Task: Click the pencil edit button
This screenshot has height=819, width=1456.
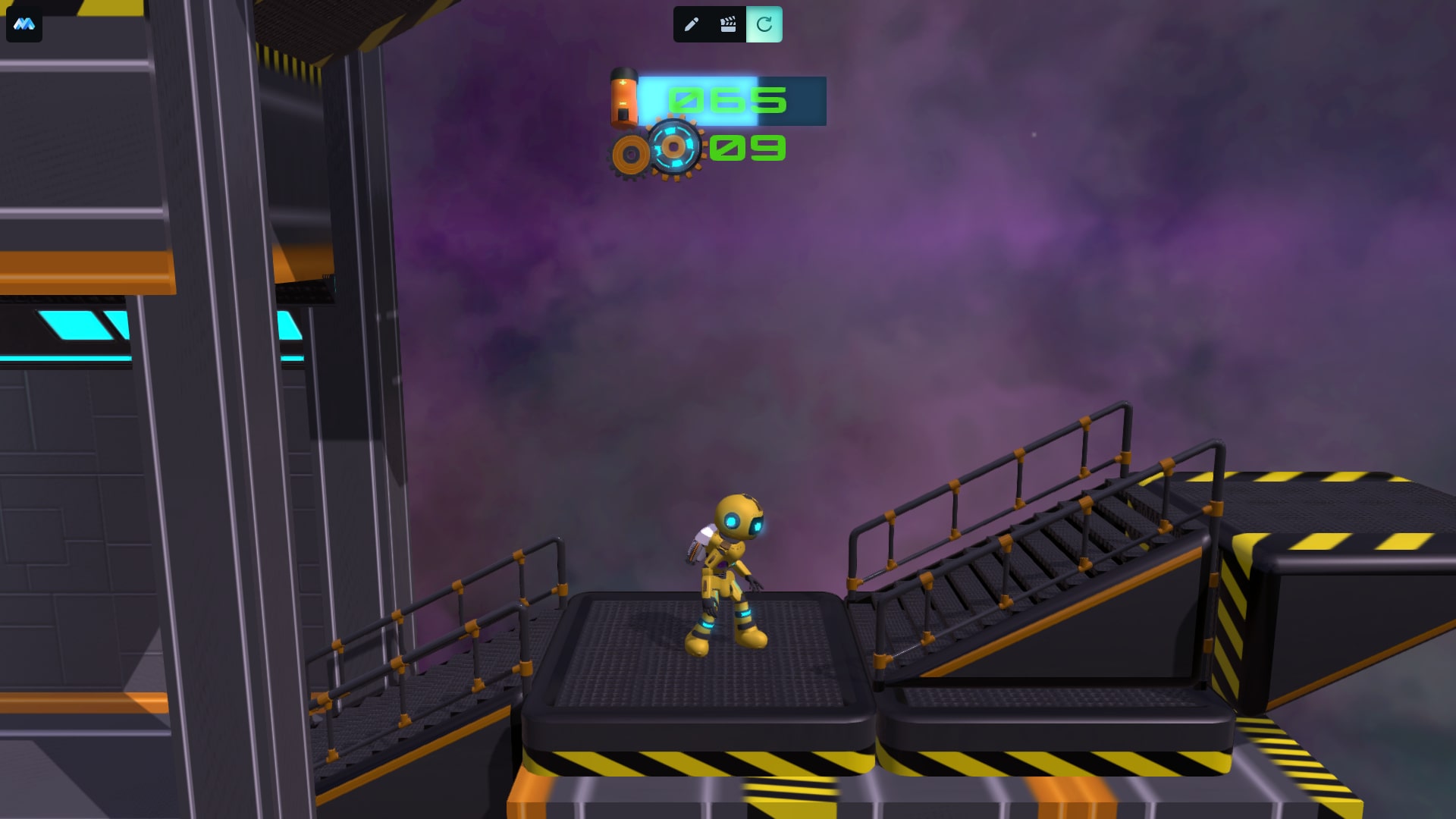Action: coord(691,24)
